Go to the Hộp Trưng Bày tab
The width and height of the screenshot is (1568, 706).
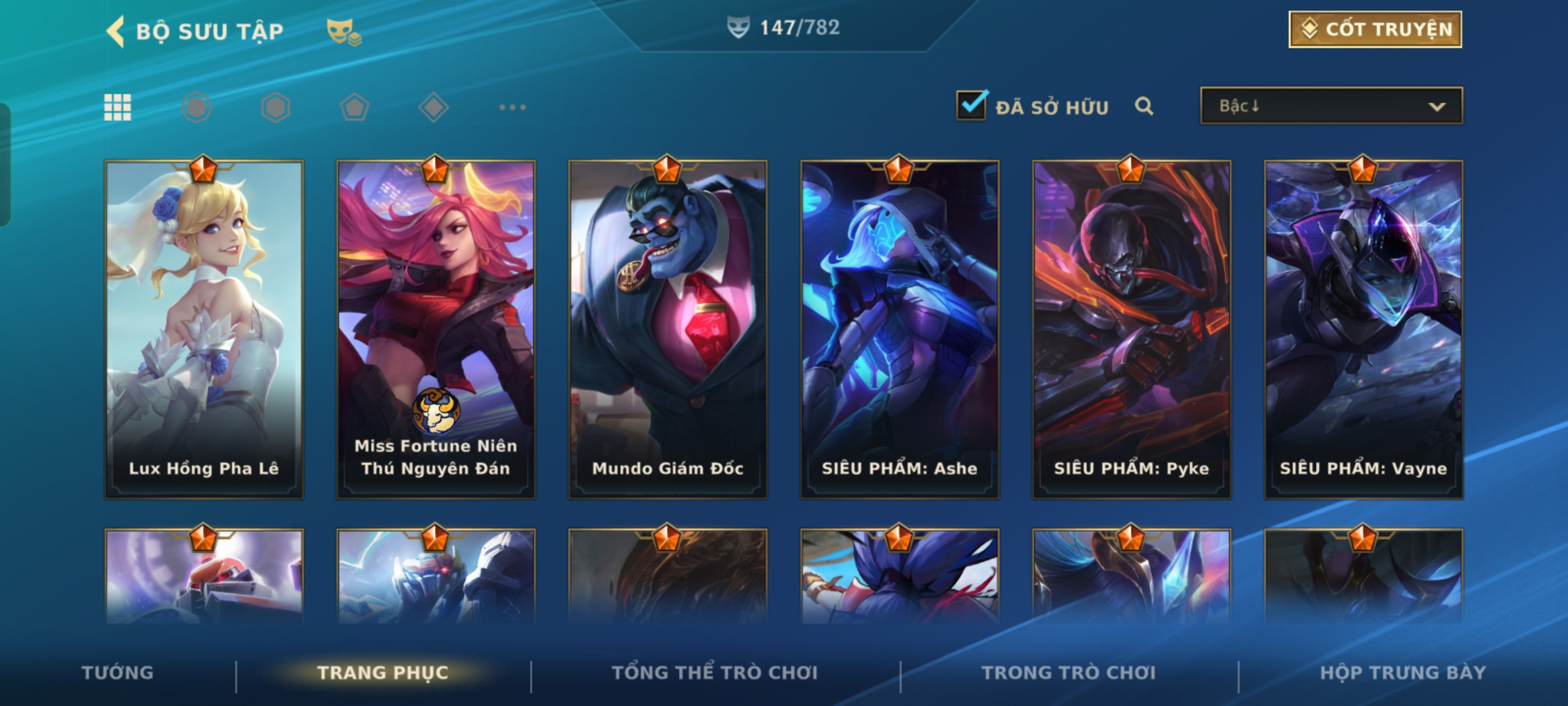[1403, 673]
